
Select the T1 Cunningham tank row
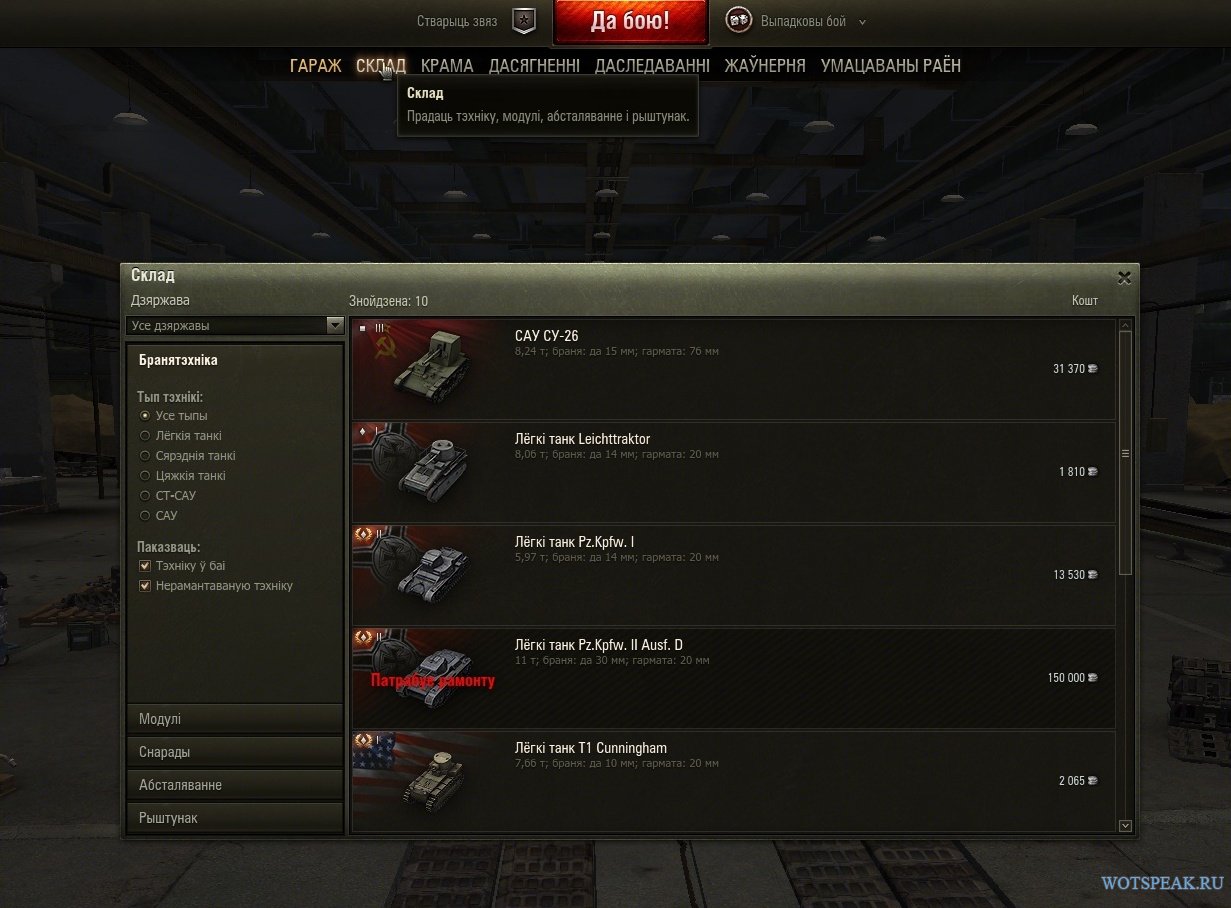pos(733,781)
